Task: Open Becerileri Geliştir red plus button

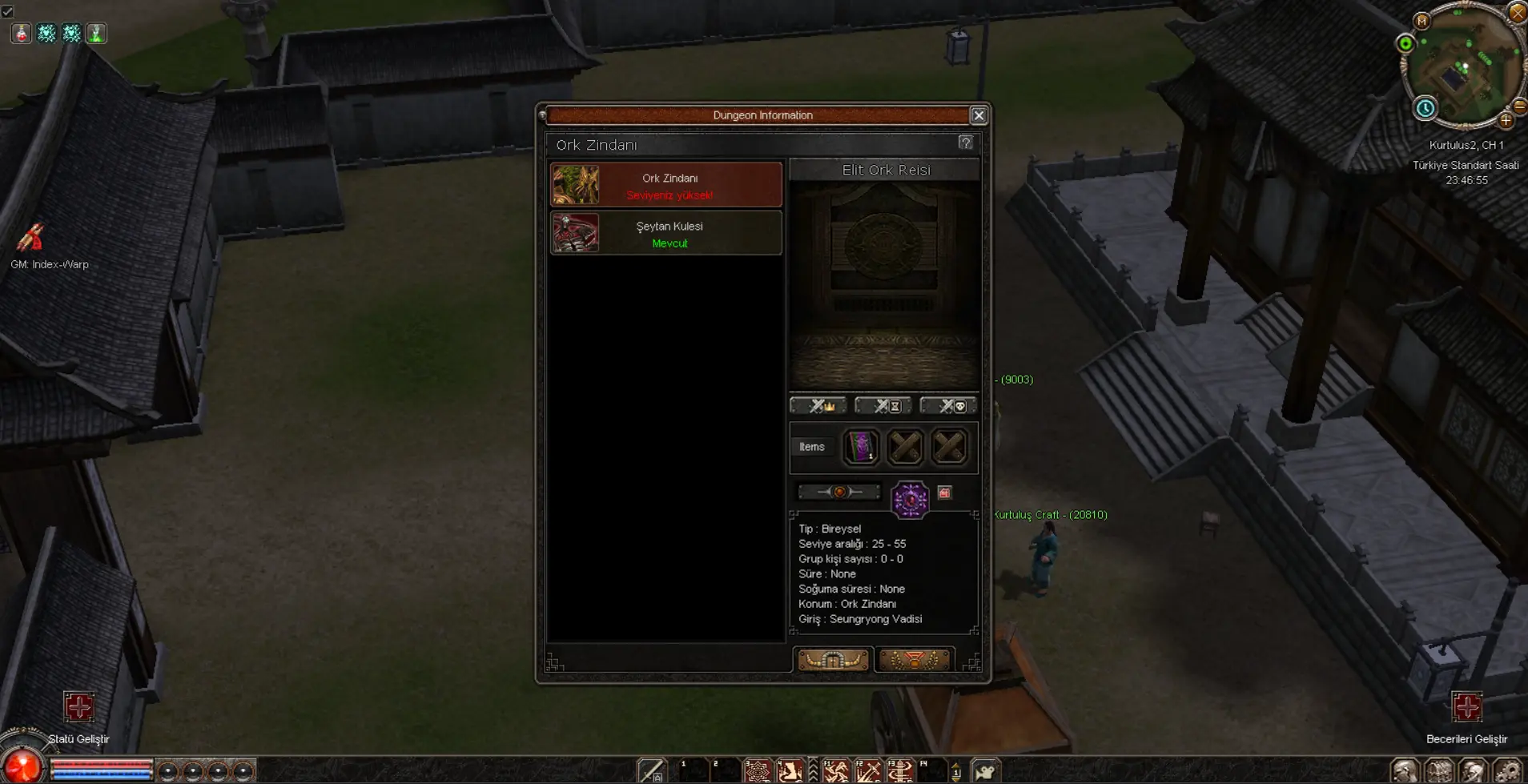Action: 1467,707
